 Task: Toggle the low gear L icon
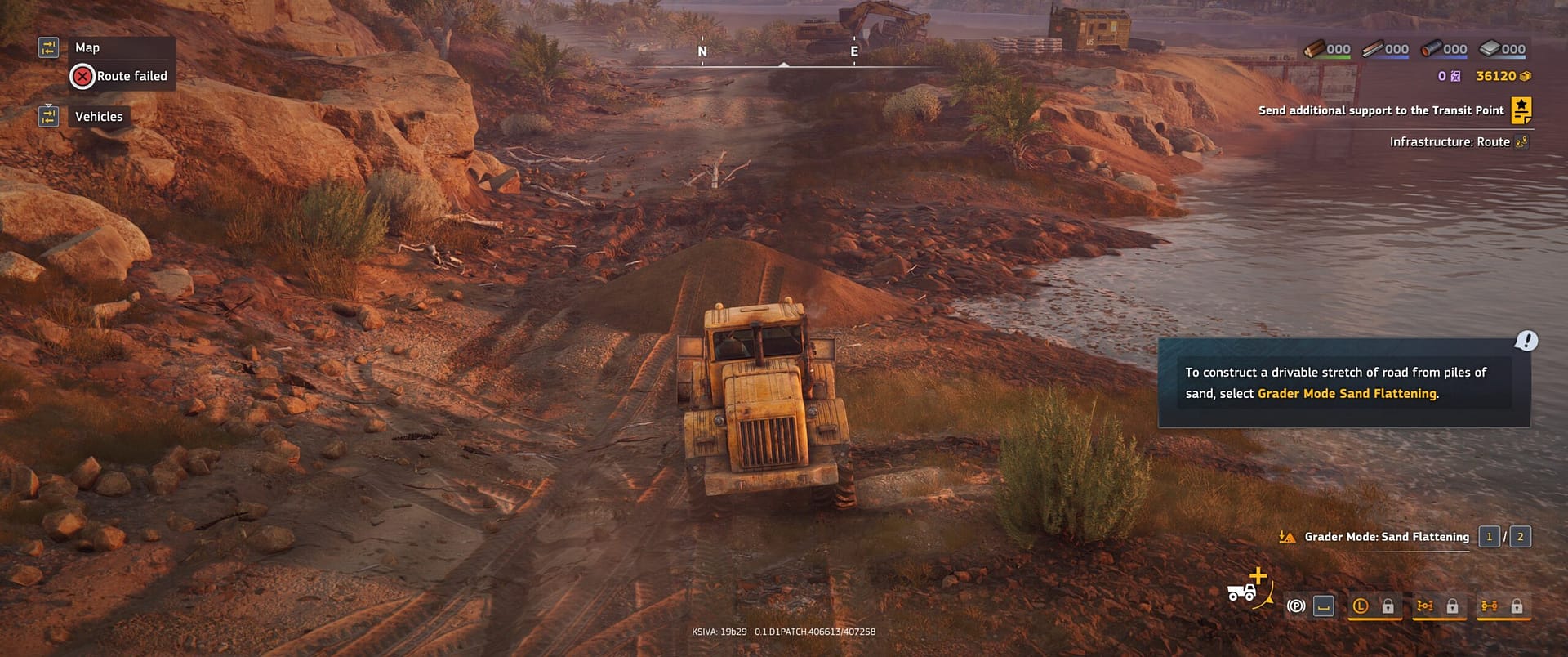tap(1361, 606)
